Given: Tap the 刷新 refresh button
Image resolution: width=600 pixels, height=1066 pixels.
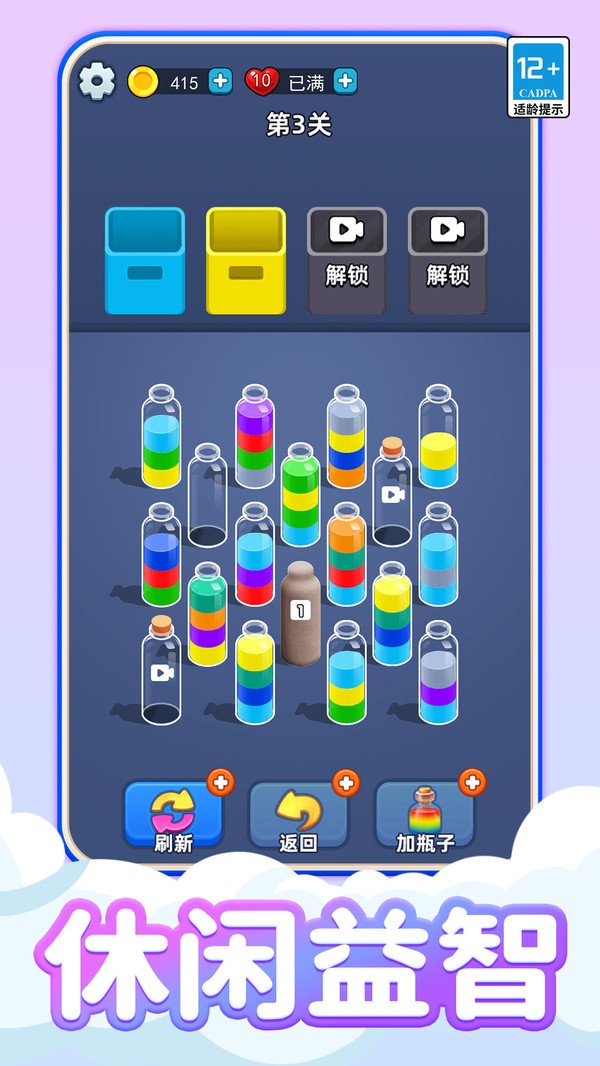Looking at the screenshot, I should click(173, 816).
